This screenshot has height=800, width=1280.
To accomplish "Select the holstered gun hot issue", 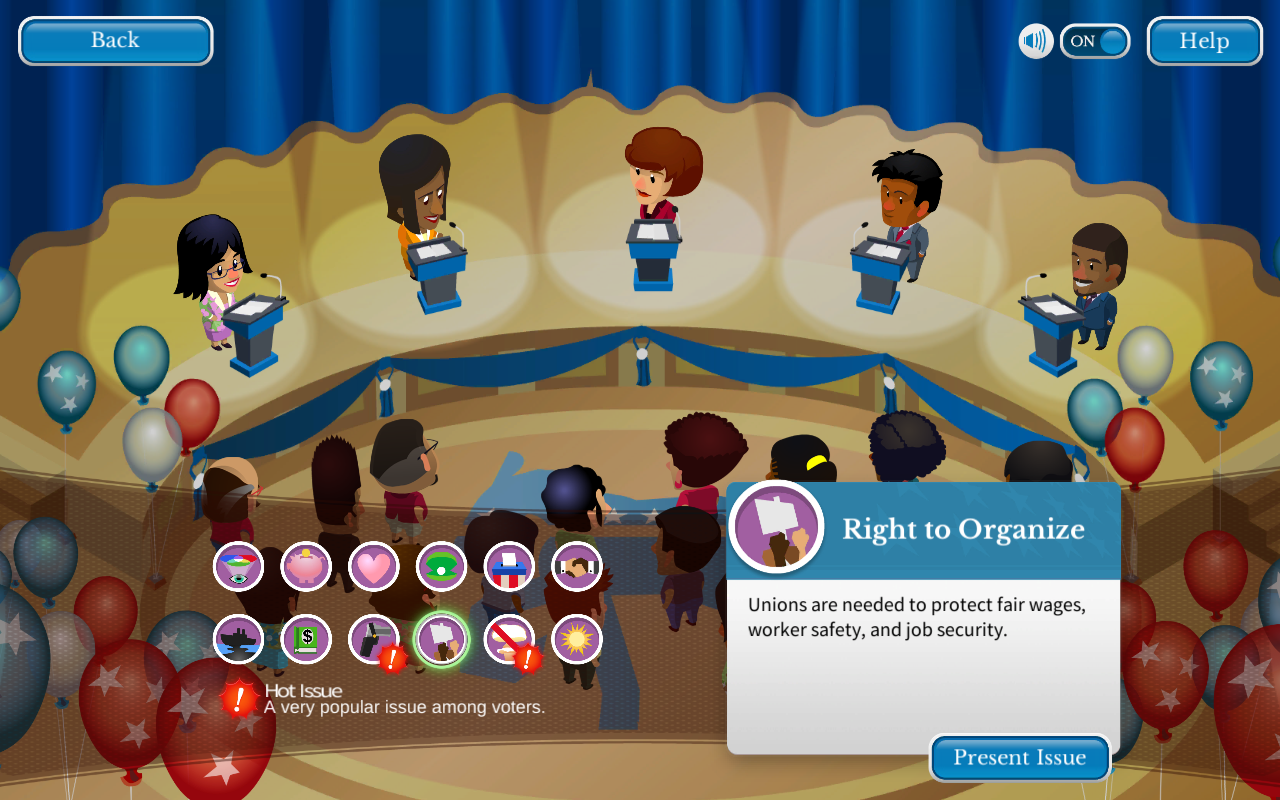I will click(374, 639).
